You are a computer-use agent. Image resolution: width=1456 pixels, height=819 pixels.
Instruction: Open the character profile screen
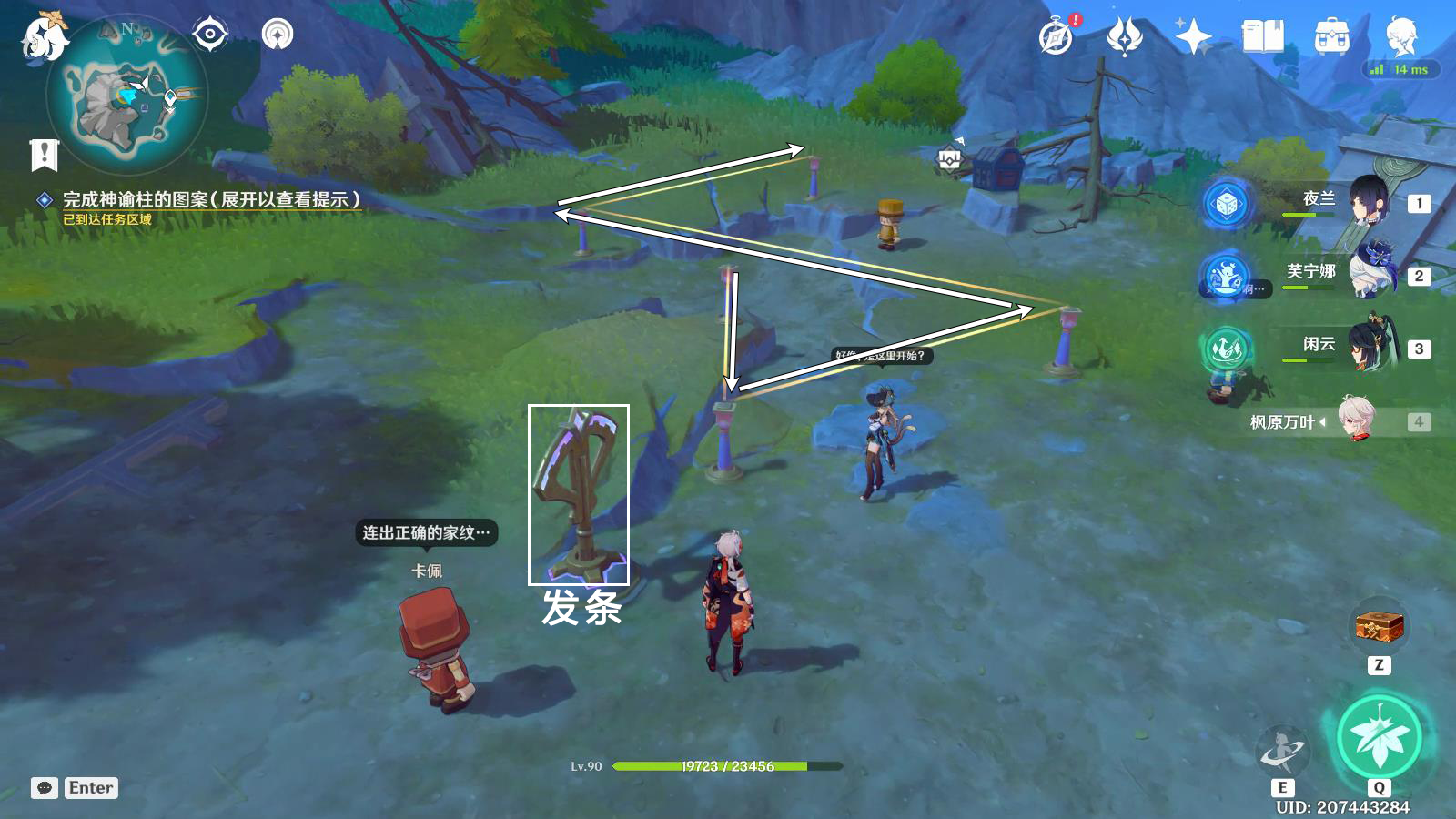tap(1400, 35)
